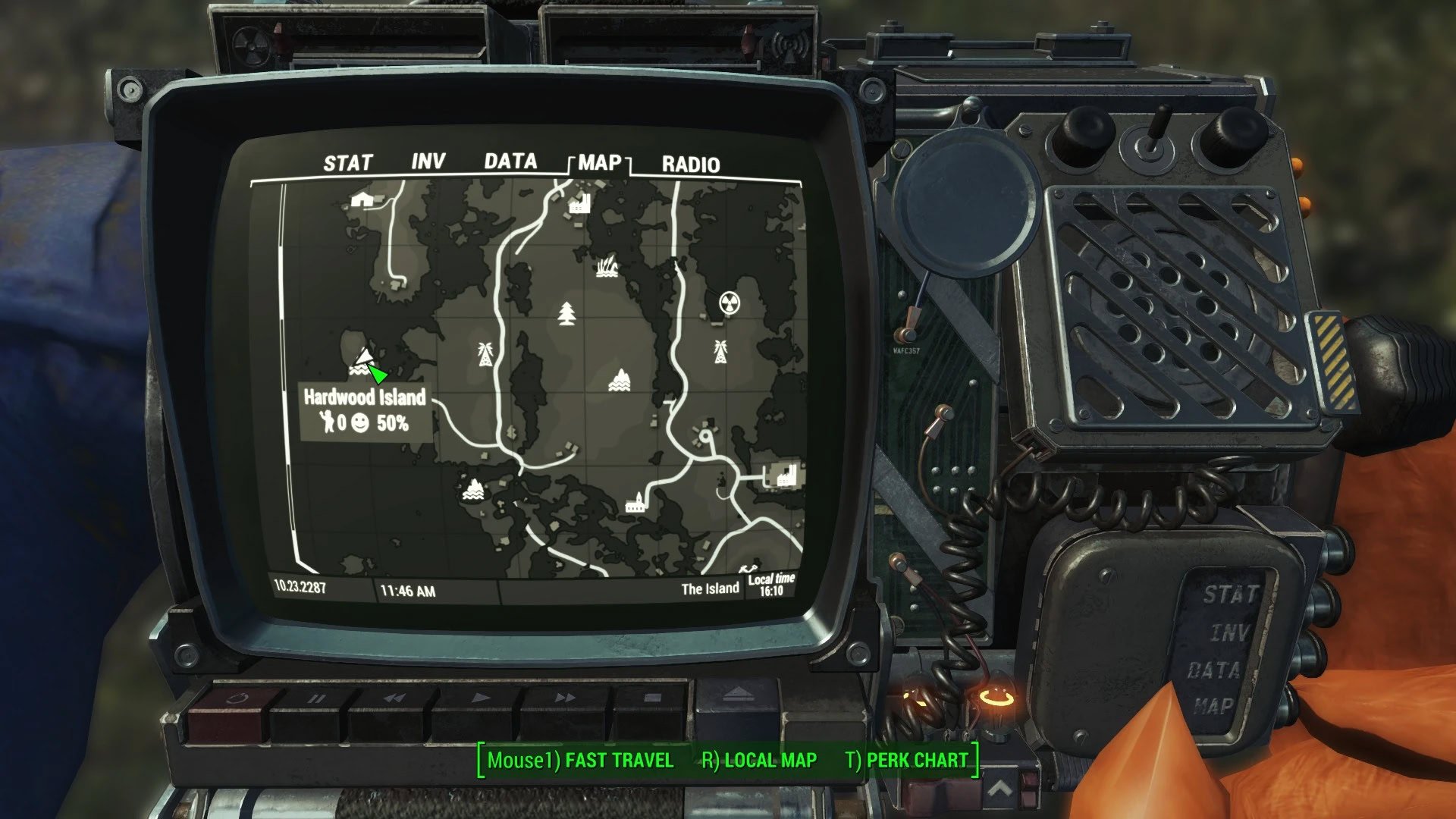Image resolution: width=1456 pixels, height=819 pixels.
Task: Switch to the STAT tab
Action: tap(348, 163)
